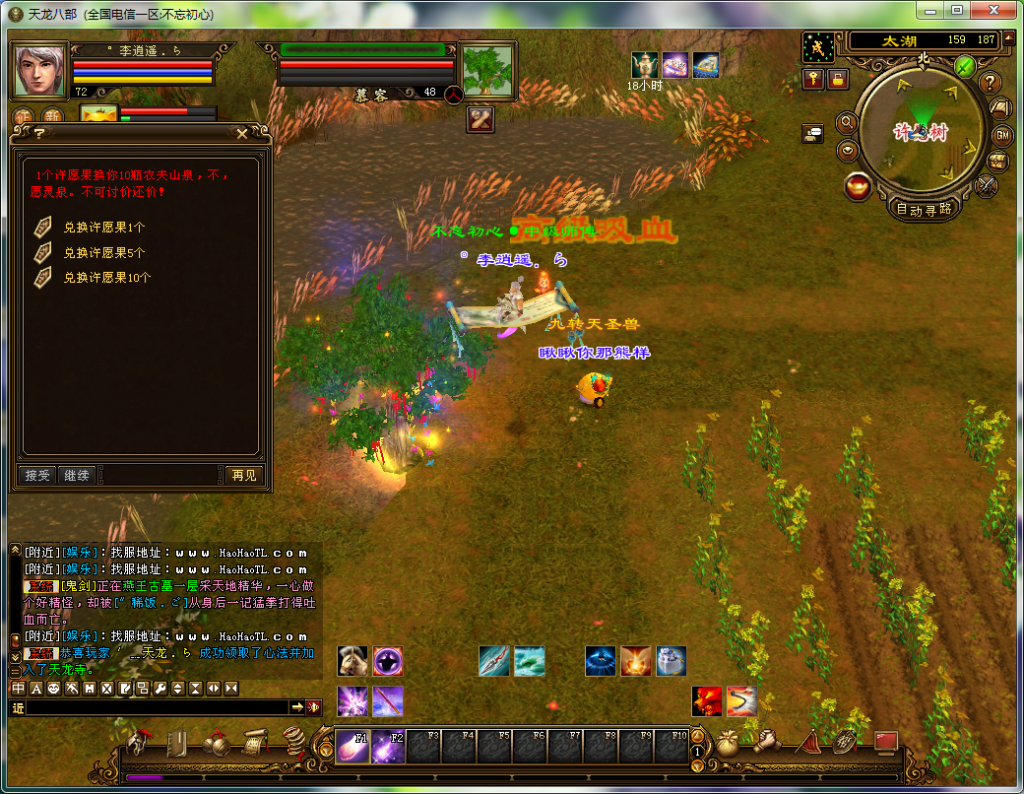
Task: Open the round question mark help button
Action: click(x=990, y=82)
